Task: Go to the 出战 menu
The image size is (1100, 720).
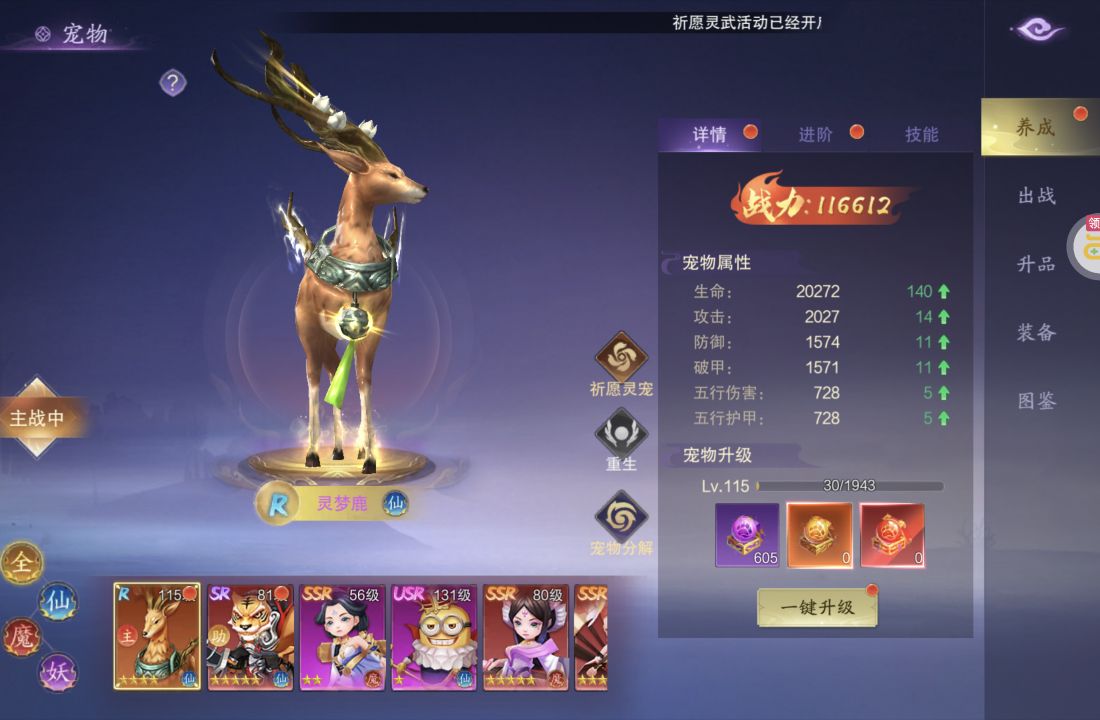Action: click(1037, 196)
